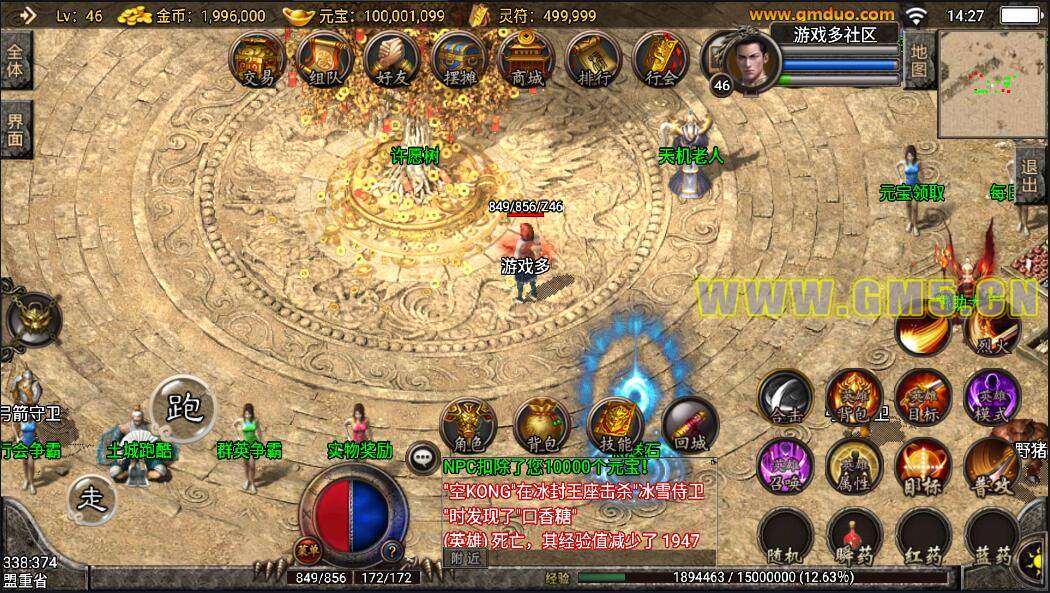Image resolution: width=1050 pixels, height=593 pixels.
Task: Show the 好友 friends list
Action: (x=391, y=59)
